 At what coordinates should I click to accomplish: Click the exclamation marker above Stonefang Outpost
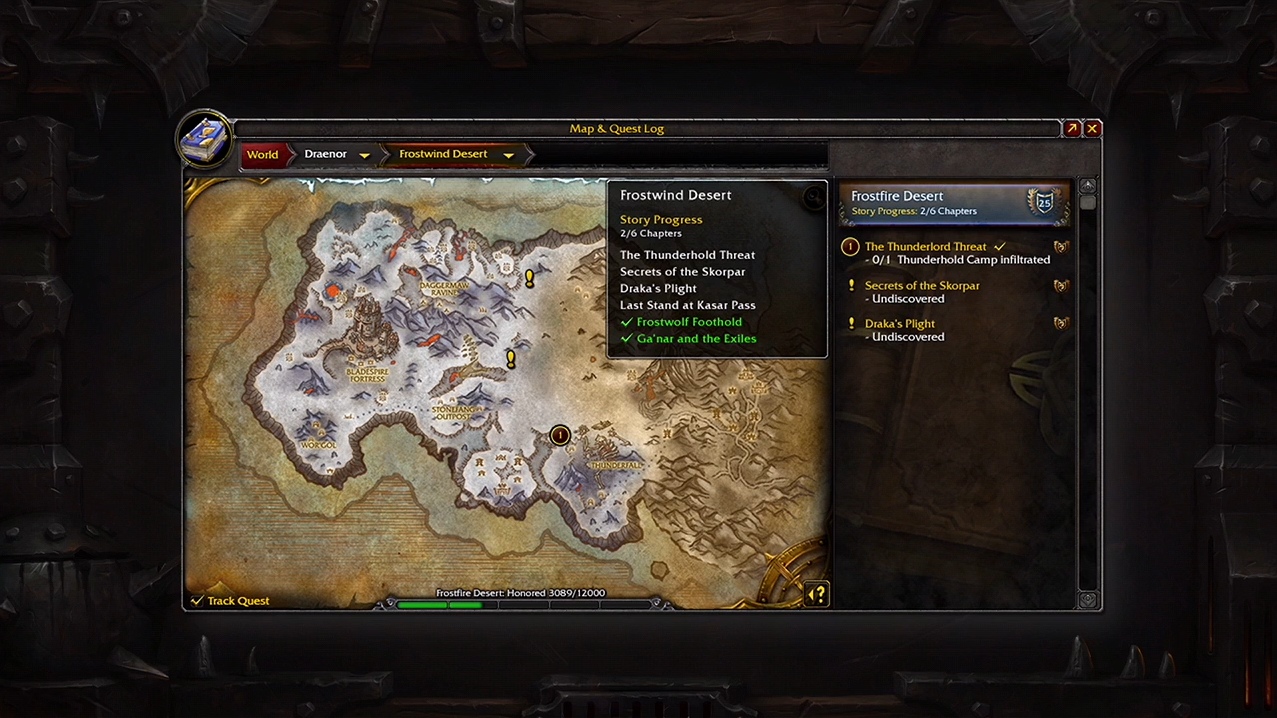point(511,358)
